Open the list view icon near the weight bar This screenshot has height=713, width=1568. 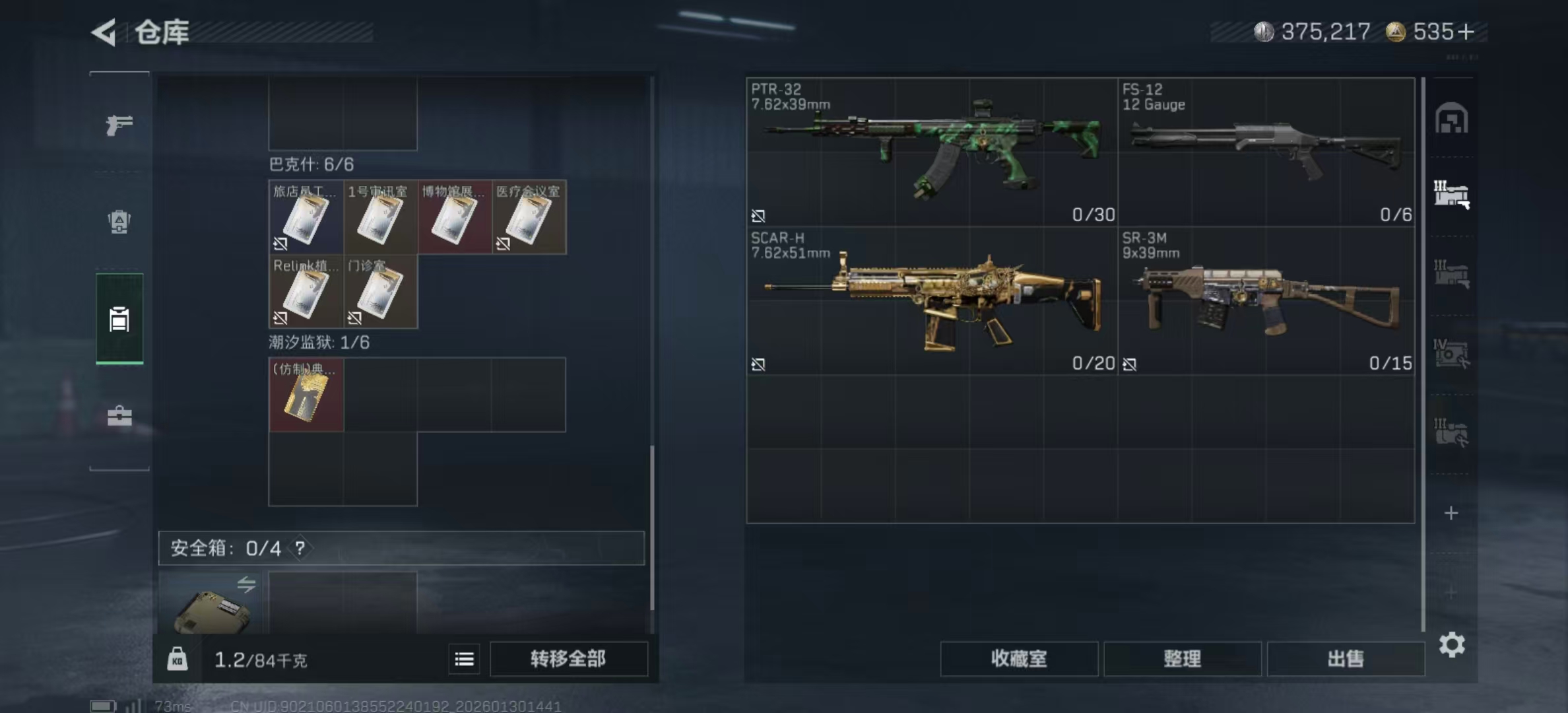pyautogui.click(x=464, y=660)
